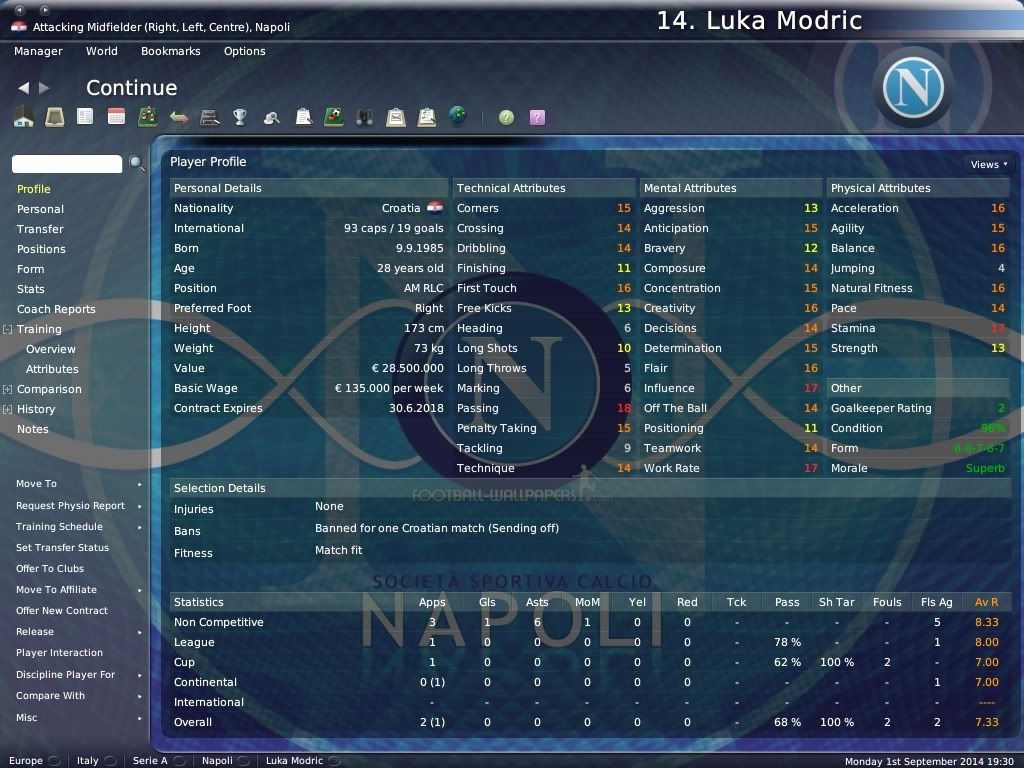
Task: Open the Views dropdown
Action: (988, 164)
